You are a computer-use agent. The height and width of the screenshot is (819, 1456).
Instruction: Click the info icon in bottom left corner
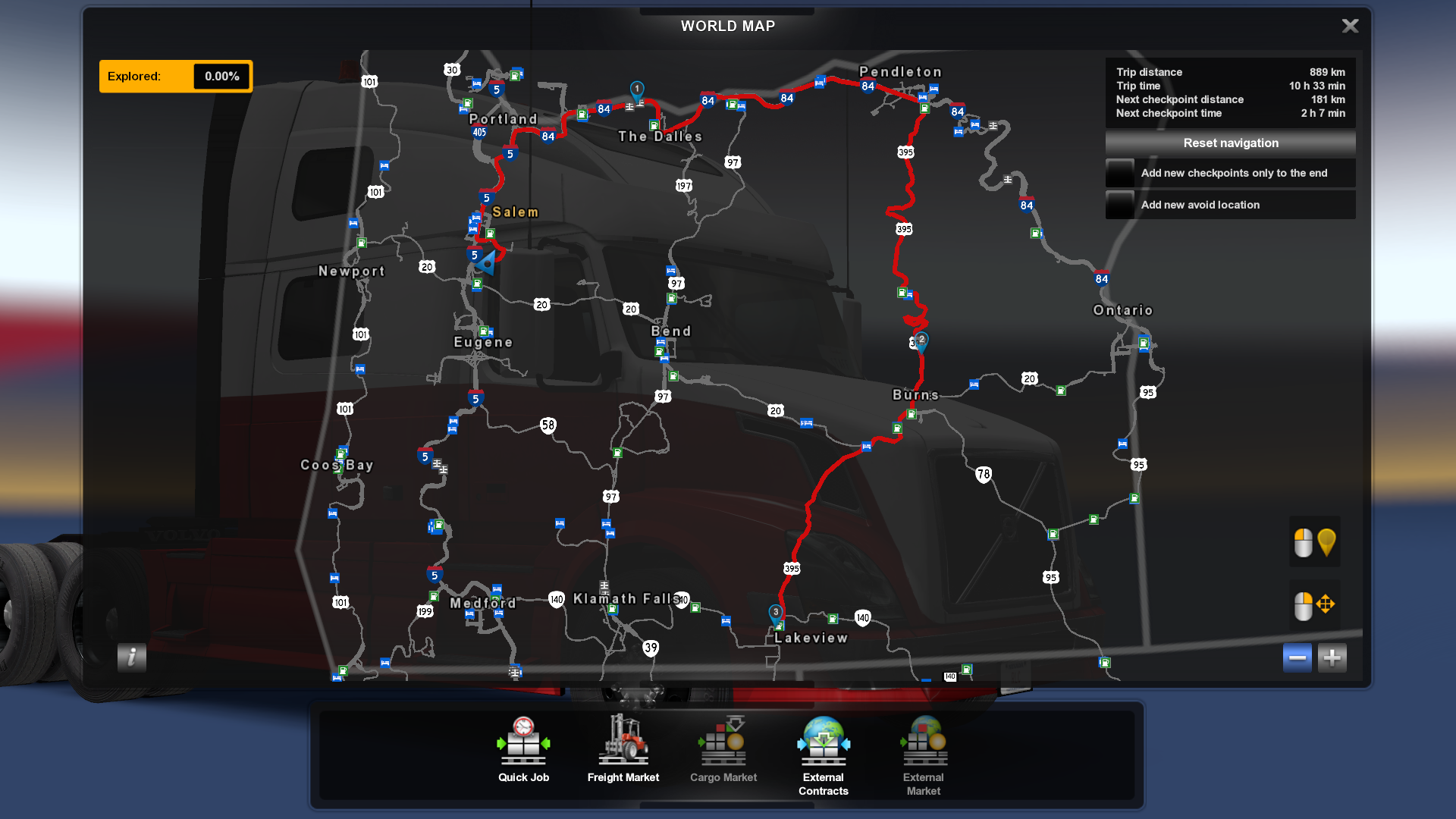(132, 658)
